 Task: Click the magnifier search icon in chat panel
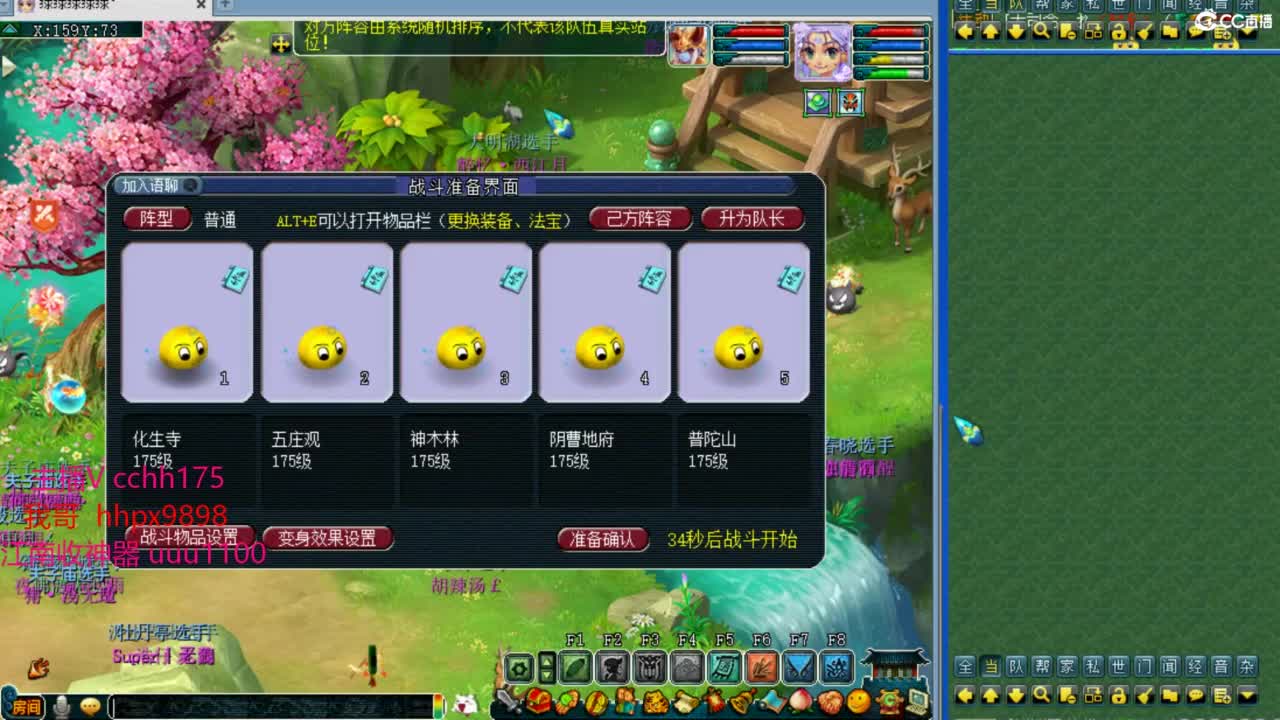1039,694
